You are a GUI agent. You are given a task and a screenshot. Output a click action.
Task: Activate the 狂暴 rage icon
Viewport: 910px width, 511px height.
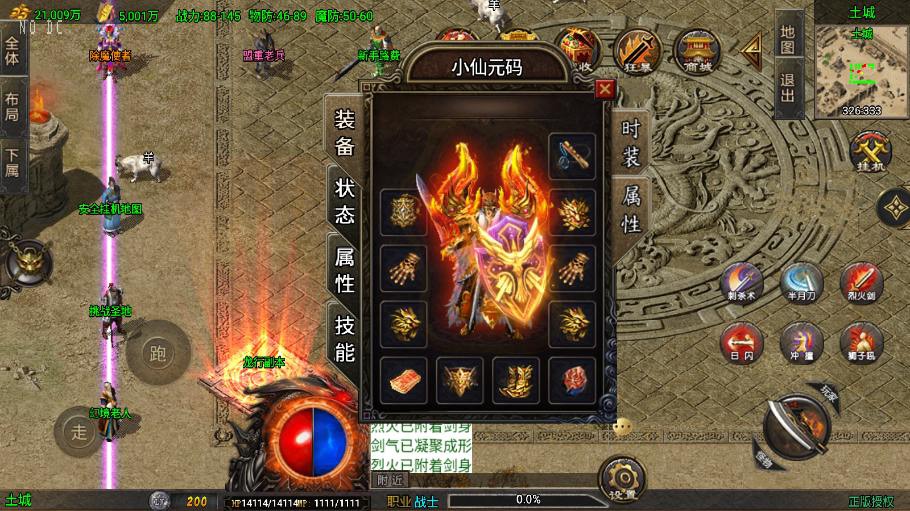point(637,50)
